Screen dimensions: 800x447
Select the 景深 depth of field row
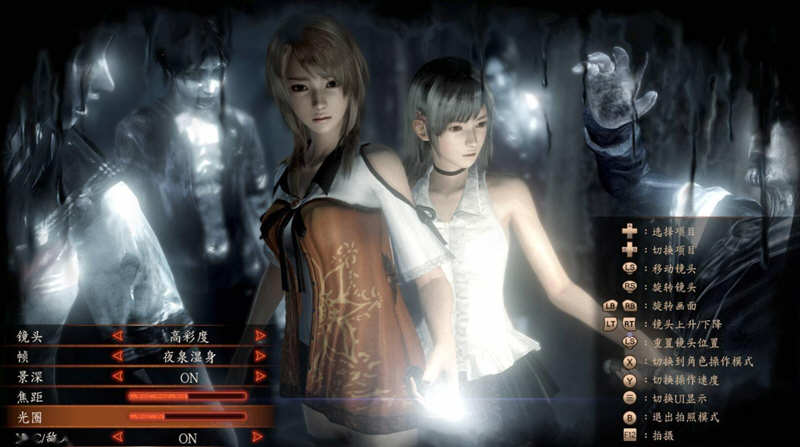(30, 376)
